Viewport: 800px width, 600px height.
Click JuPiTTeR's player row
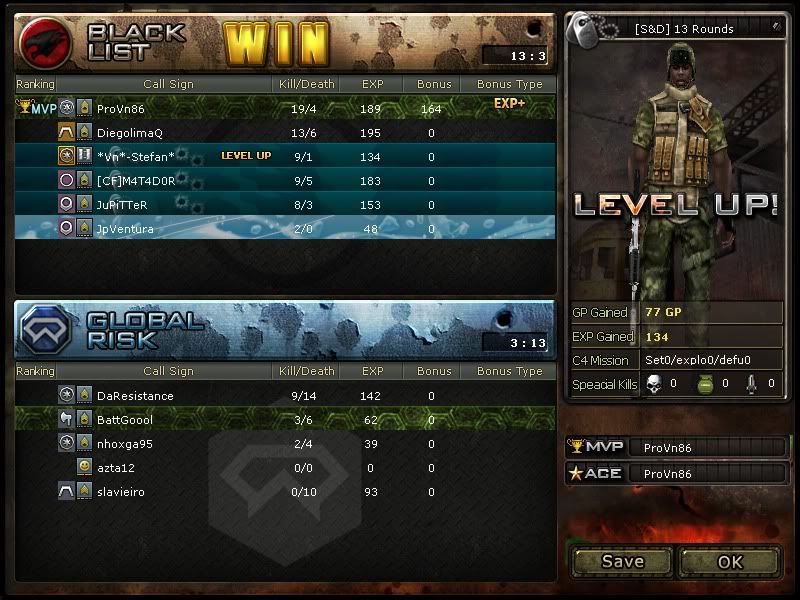click(285, 204)
